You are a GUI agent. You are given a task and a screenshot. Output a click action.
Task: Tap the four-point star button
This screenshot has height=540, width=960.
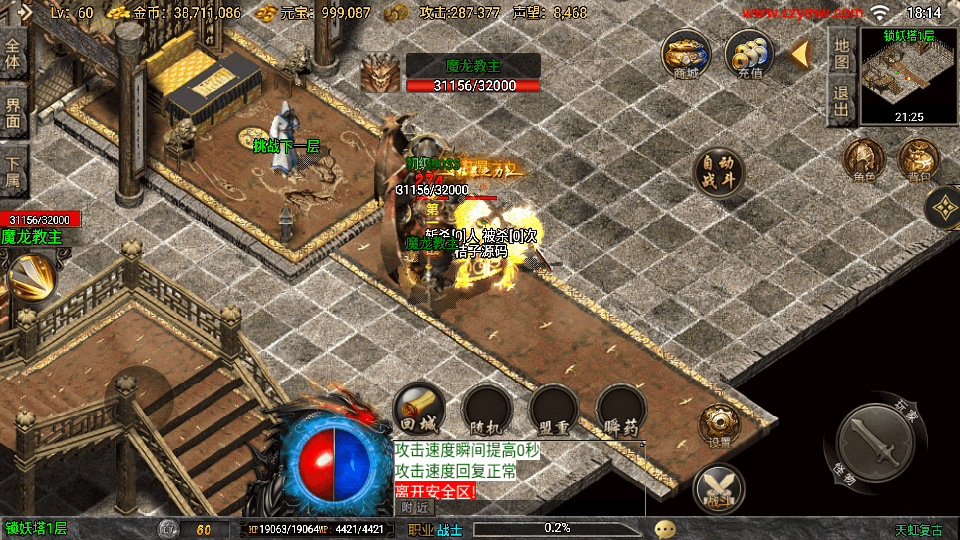(944, 208)
